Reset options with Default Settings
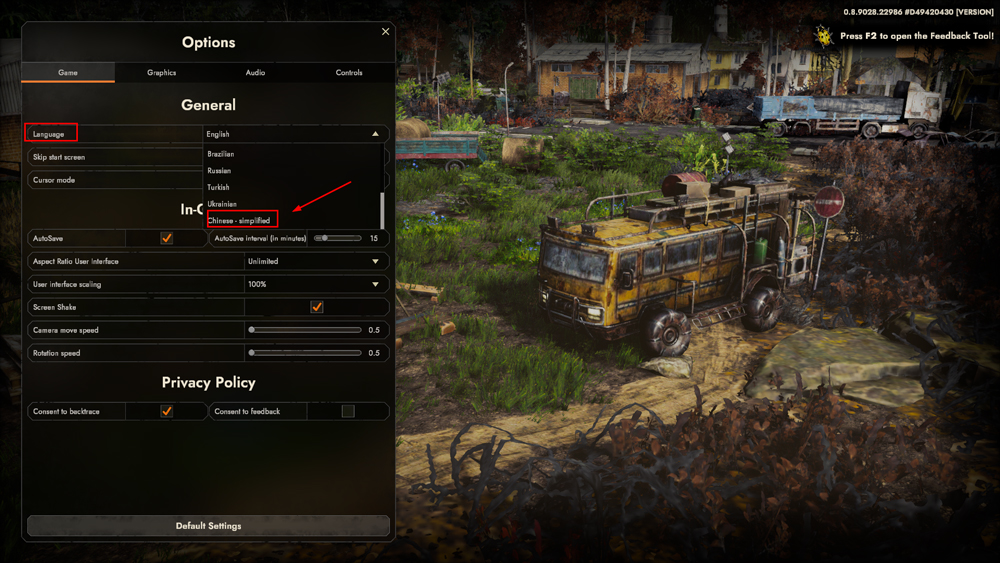 [208, 526]
